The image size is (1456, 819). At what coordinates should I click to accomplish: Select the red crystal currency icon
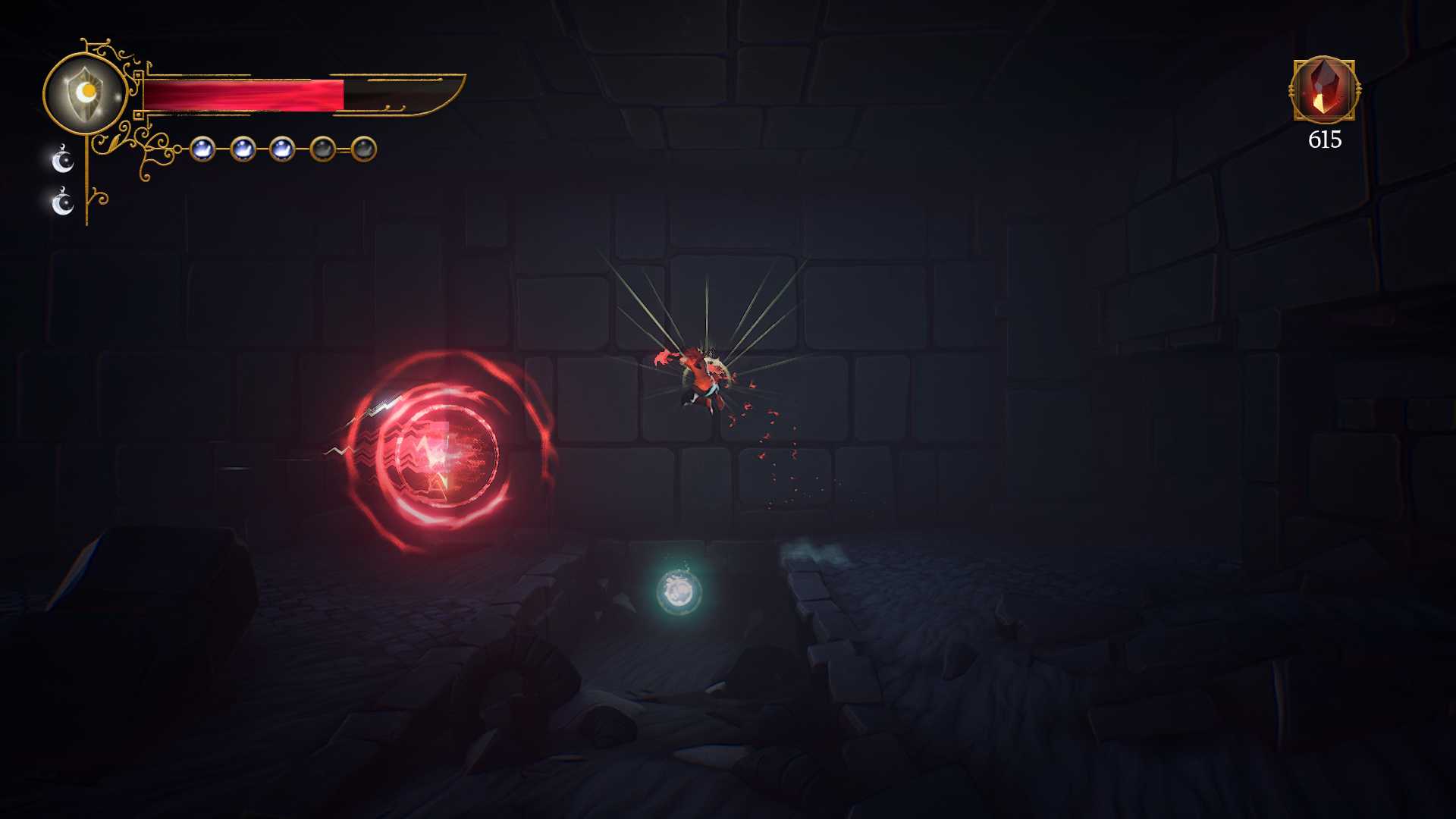pyautogui.click(x=1323, y=90)
